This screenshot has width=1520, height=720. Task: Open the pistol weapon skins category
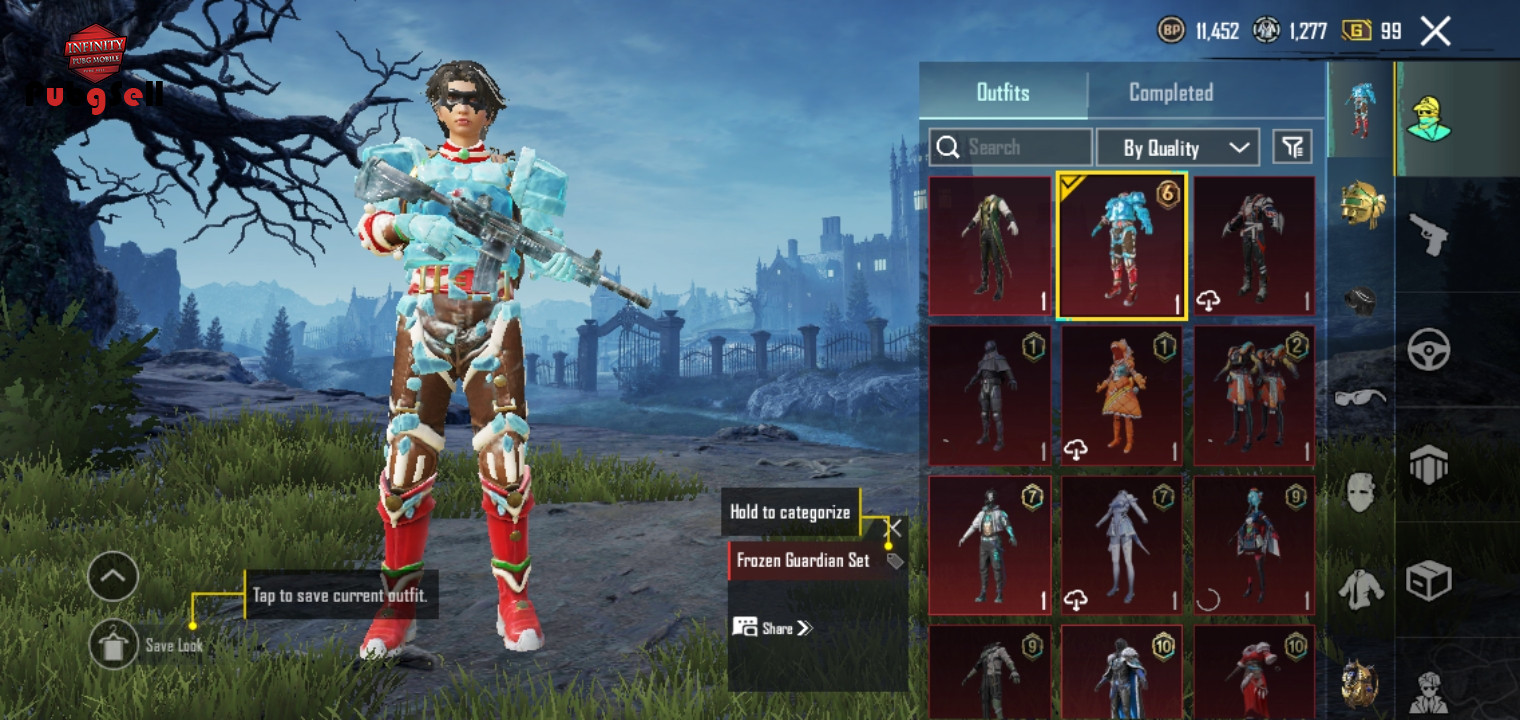pos(1428,233)
